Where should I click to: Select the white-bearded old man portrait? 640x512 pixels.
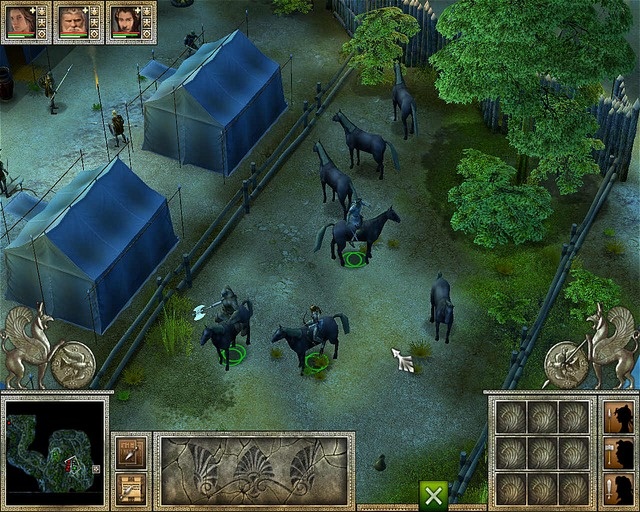coord(73,21)
